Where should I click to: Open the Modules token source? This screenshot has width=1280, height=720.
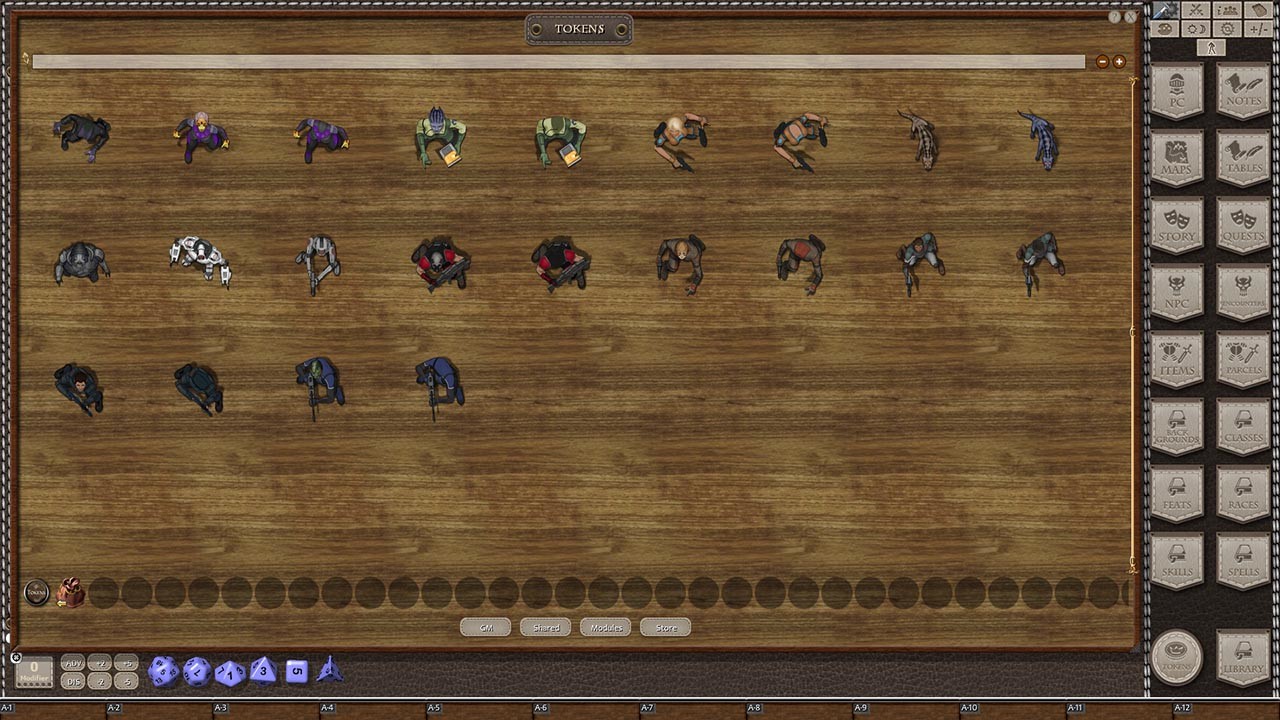[x=604, y=627]
